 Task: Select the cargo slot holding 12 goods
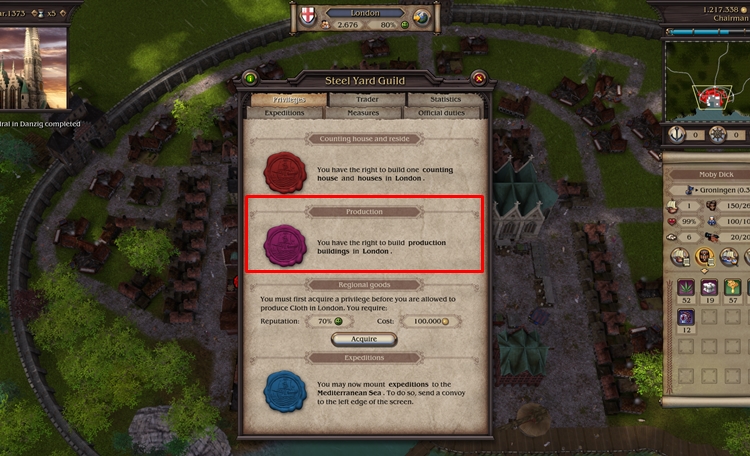coord(685,316)
